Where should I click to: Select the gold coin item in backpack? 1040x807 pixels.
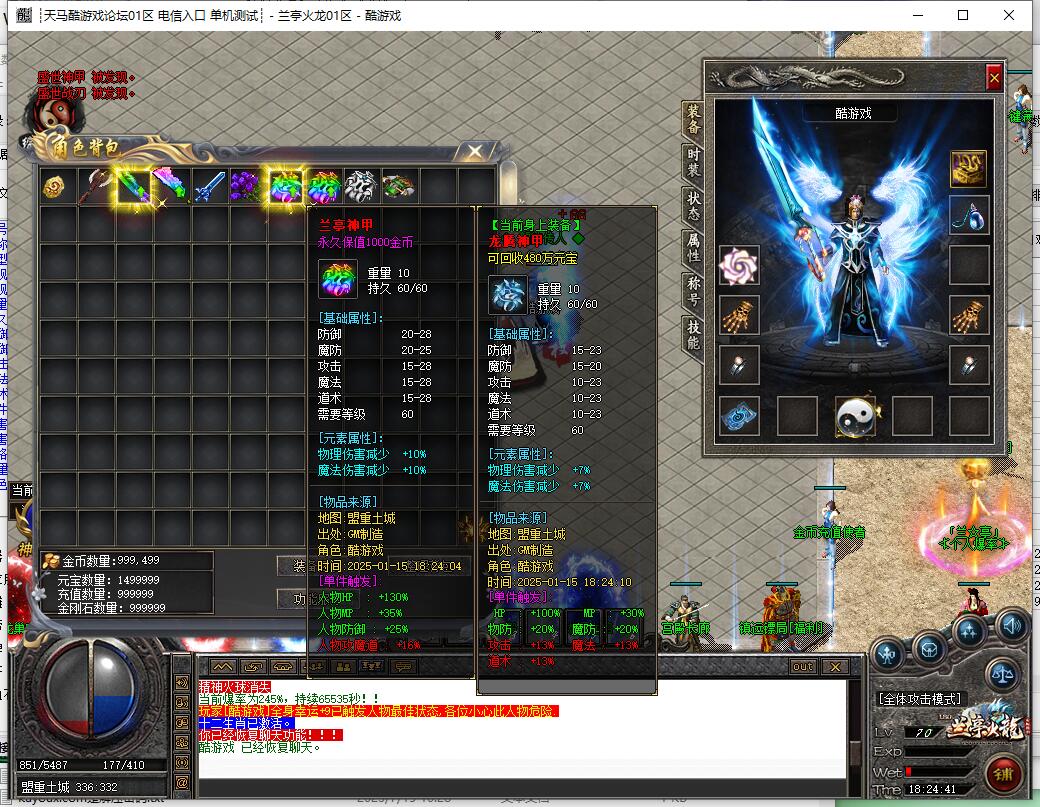(57, 187)
